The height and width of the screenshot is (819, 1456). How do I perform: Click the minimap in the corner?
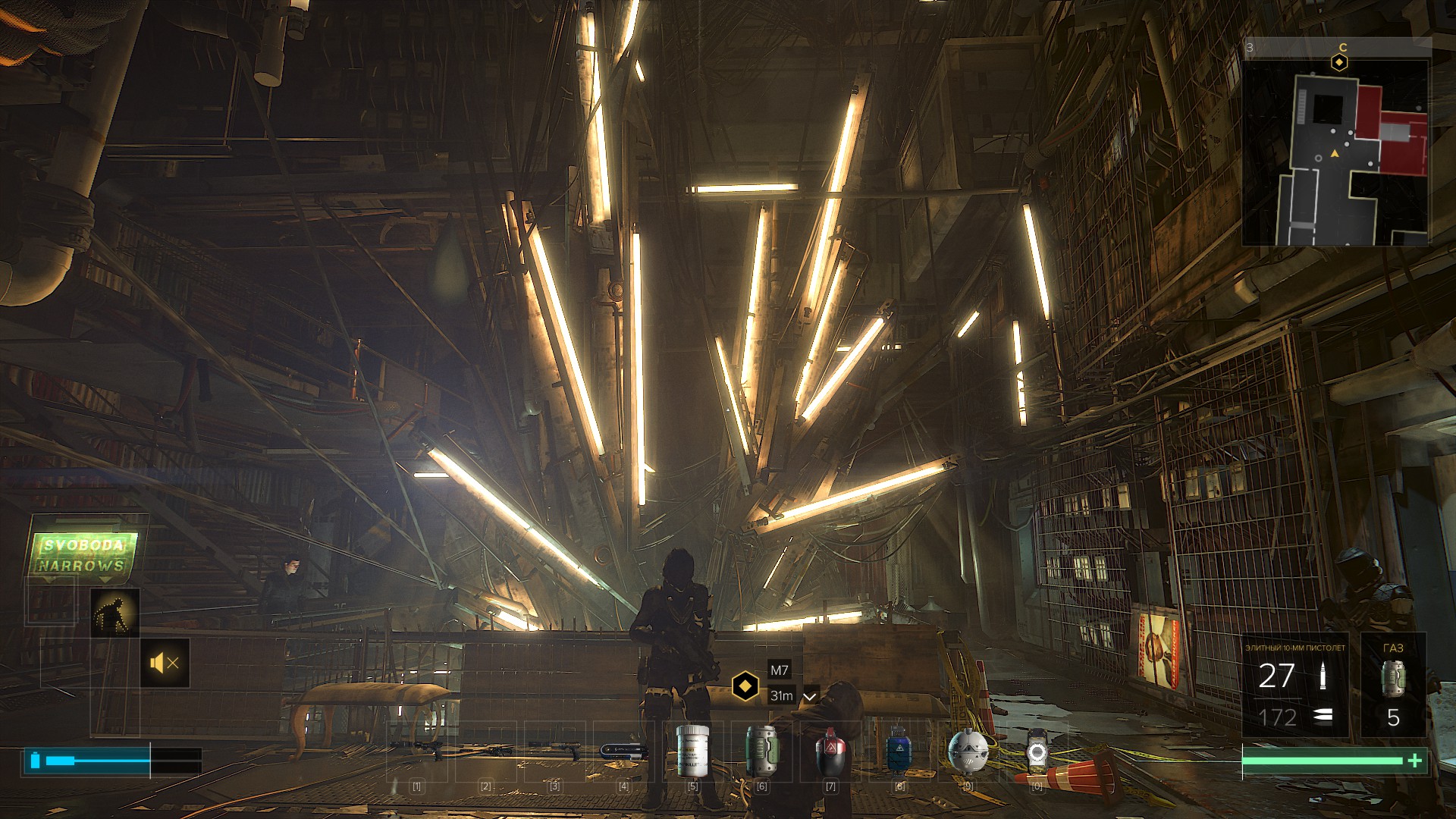pyautogui.click(x=1337, y=152)
